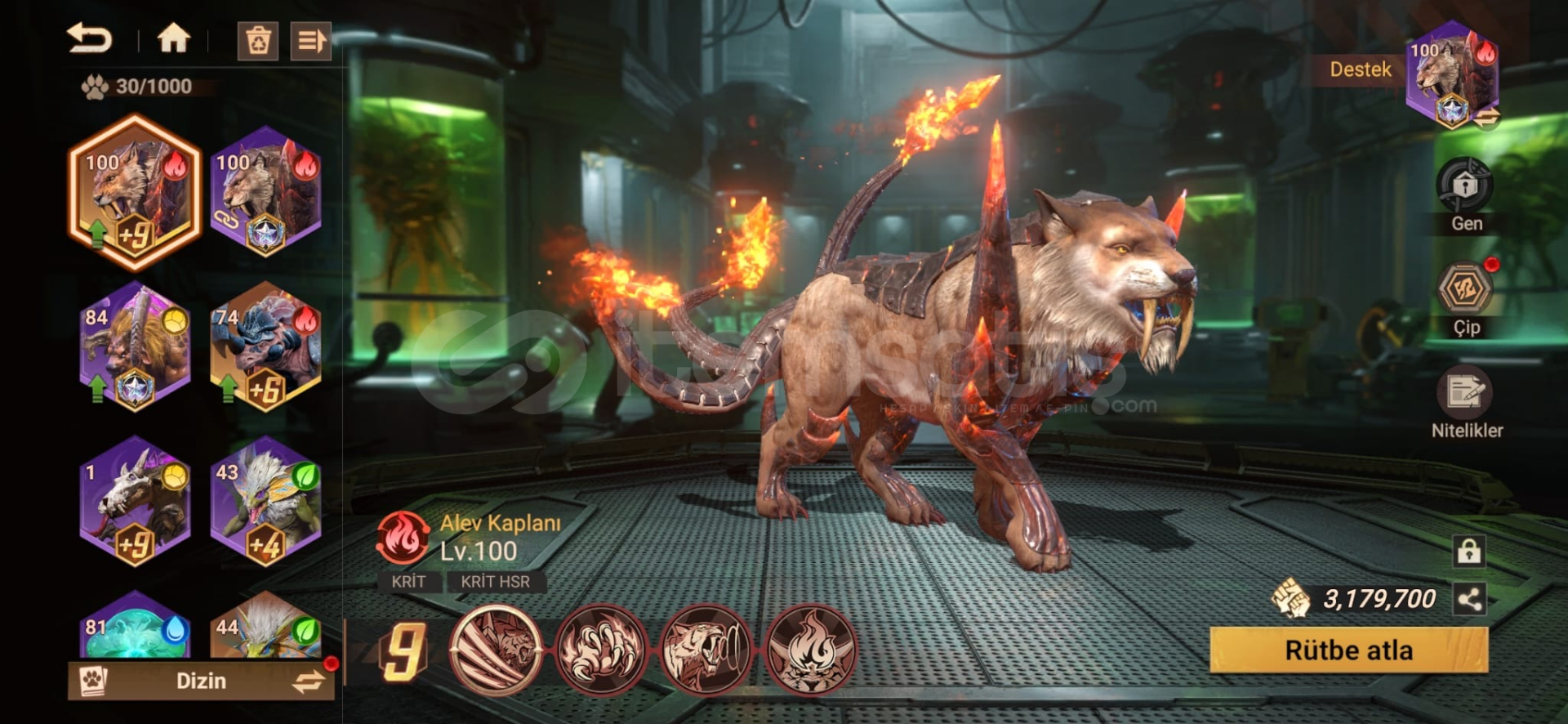The width and height of the screenshot is (1568, 724).
Task: Open the Gen menu
Action: point(1465,186)
